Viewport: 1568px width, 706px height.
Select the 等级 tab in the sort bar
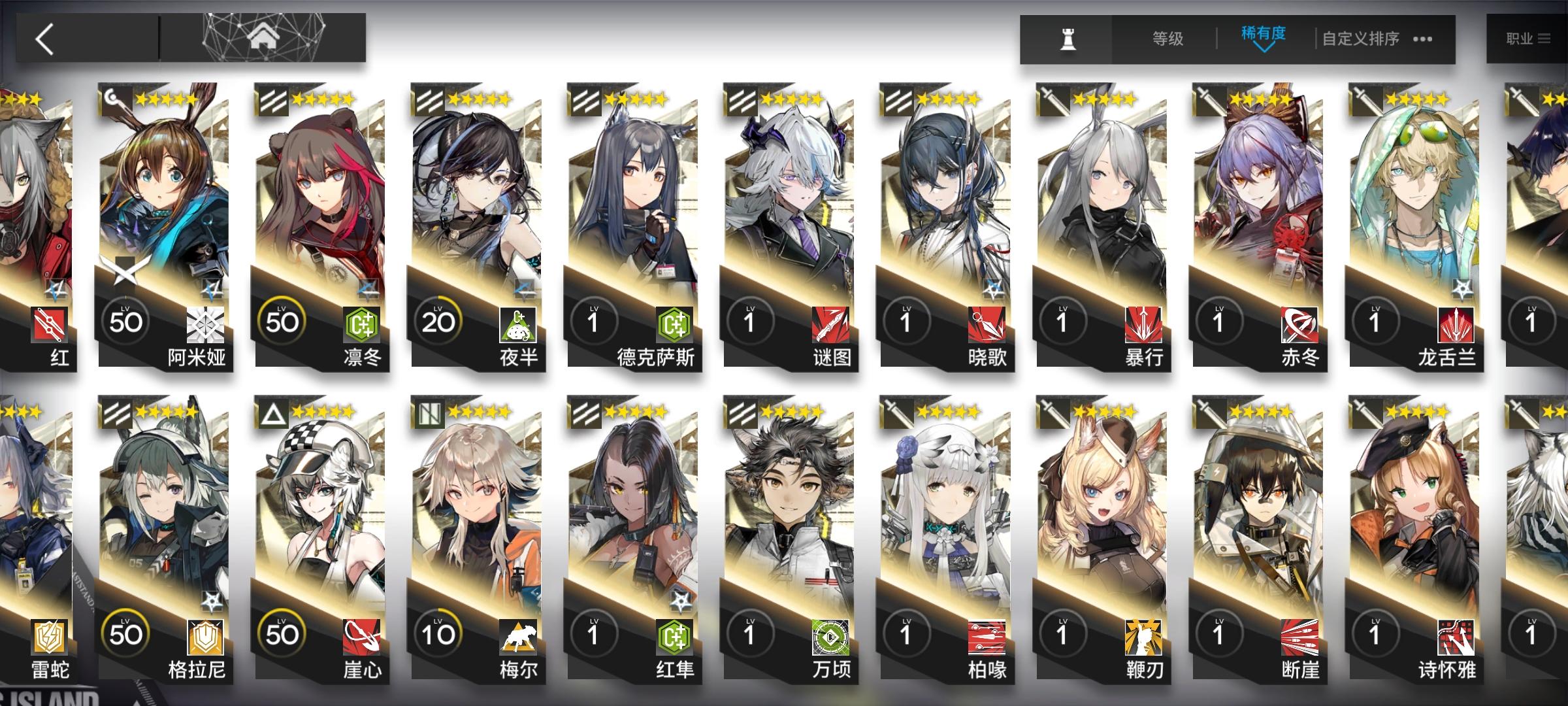(1166, 39)
